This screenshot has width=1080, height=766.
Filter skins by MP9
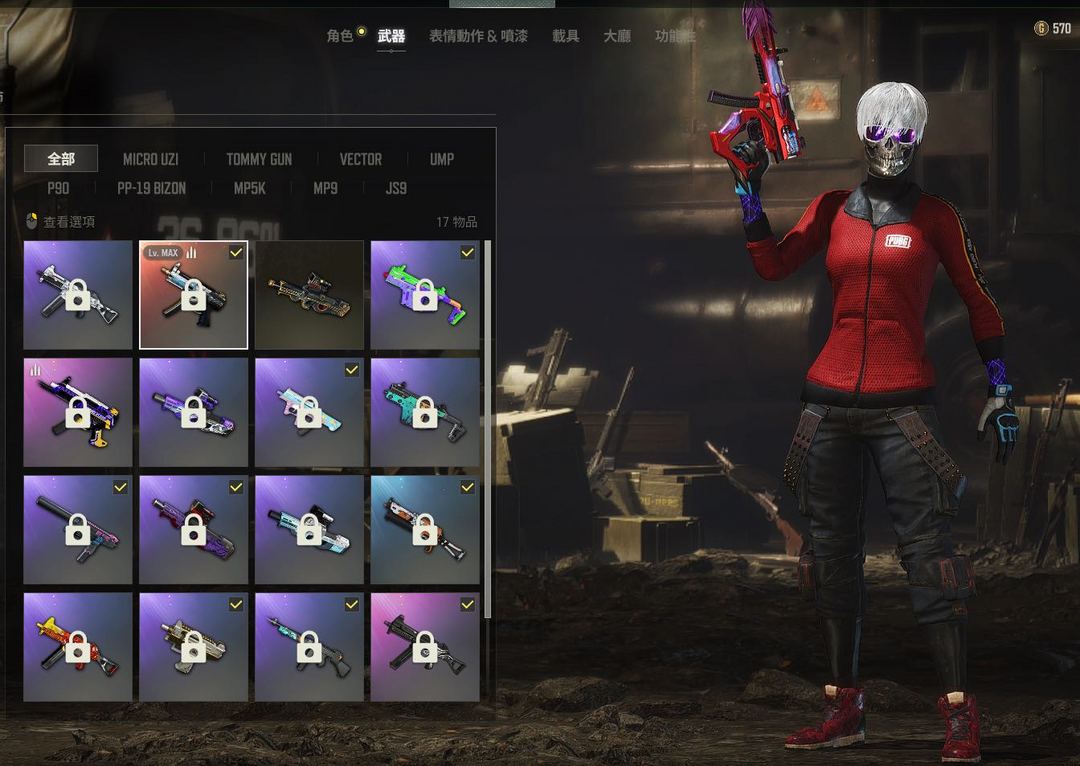(x=325, y=188)
